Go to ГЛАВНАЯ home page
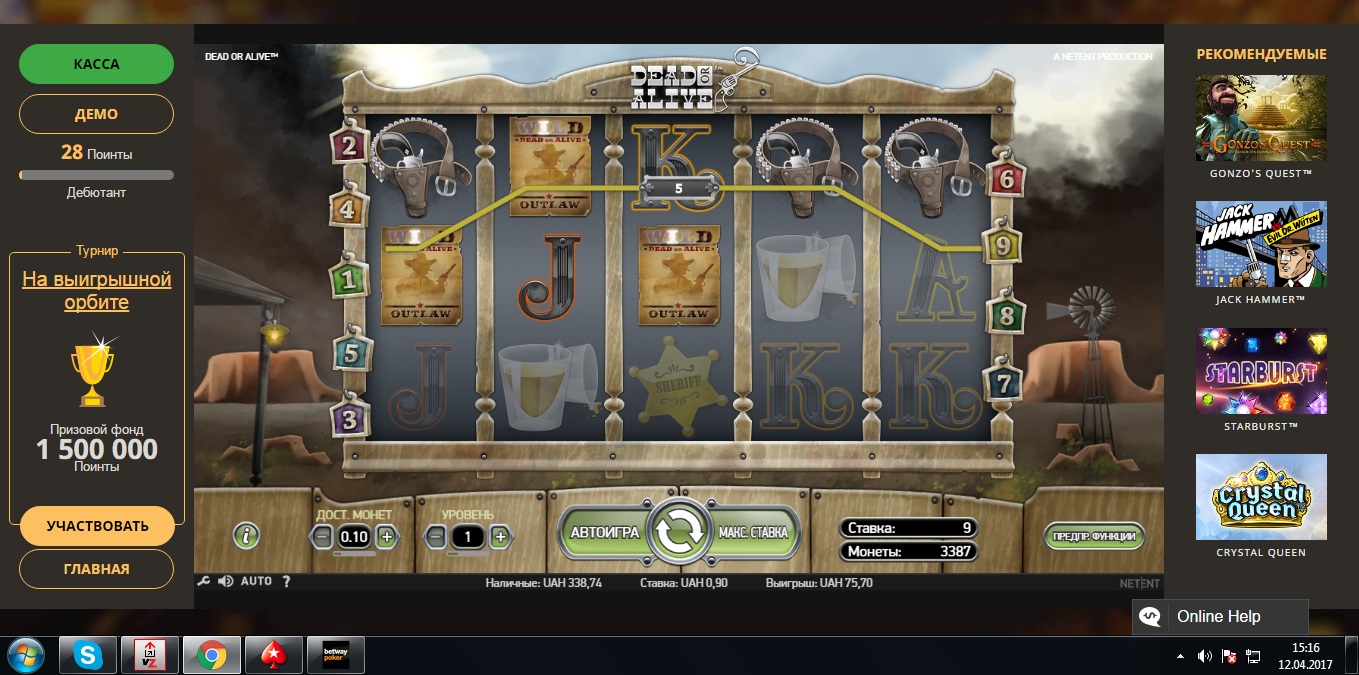The image size is (1359, 675). pos(96,569)
